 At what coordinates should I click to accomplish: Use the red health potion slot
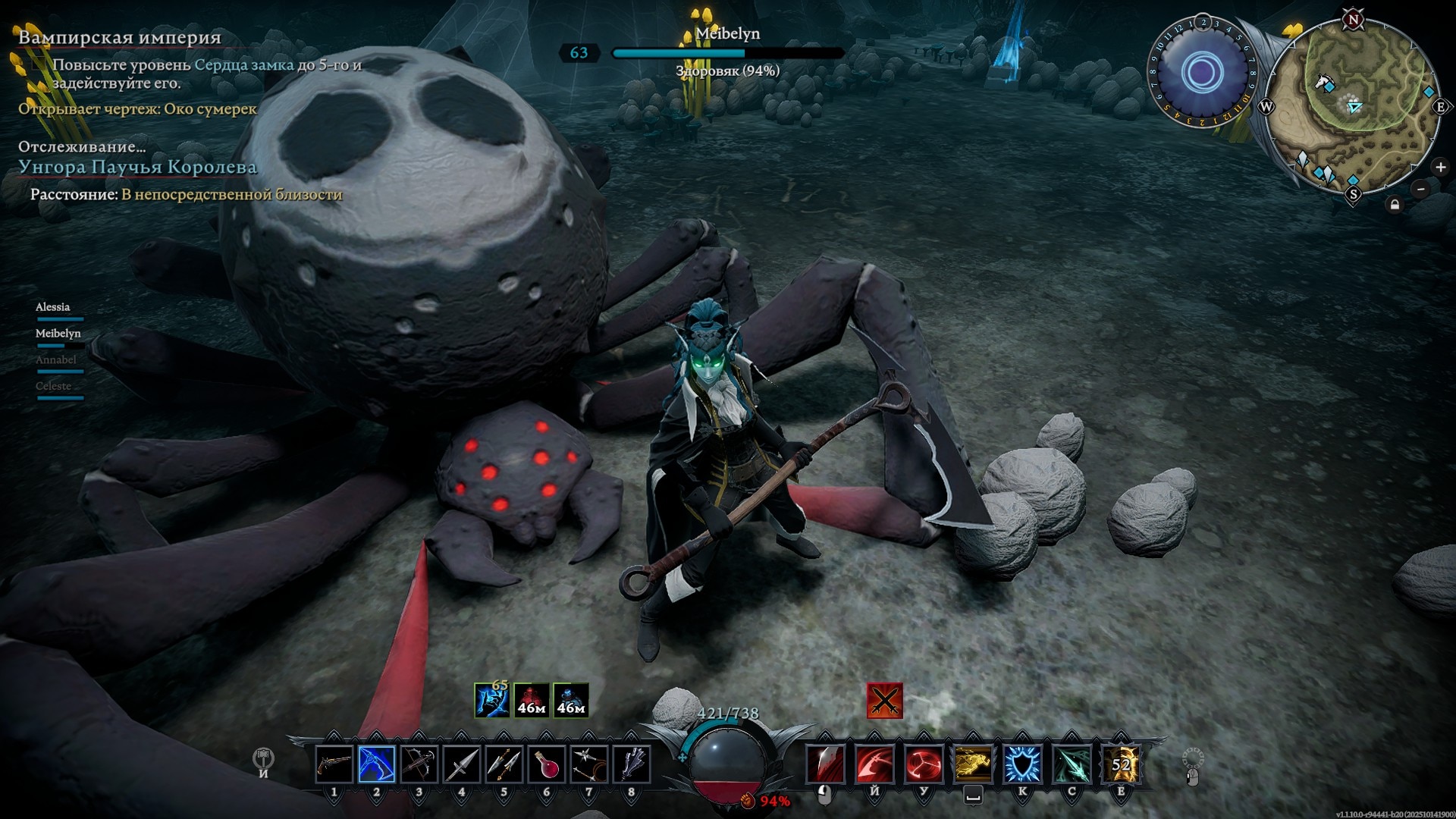(x=546, y=764)
